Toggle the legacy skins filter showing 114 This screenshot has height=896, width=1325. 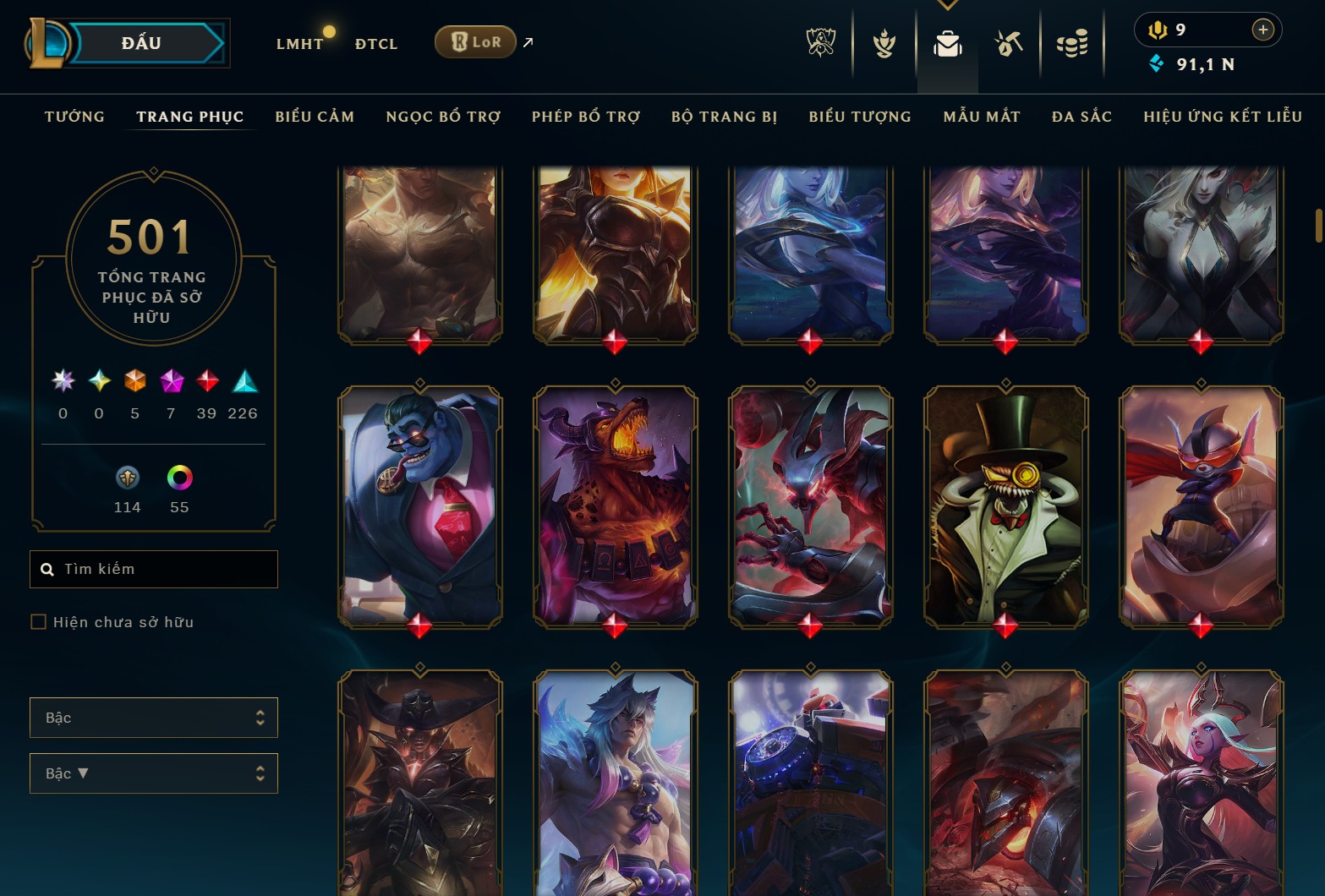pyautogui.click(x=127, y=478)
